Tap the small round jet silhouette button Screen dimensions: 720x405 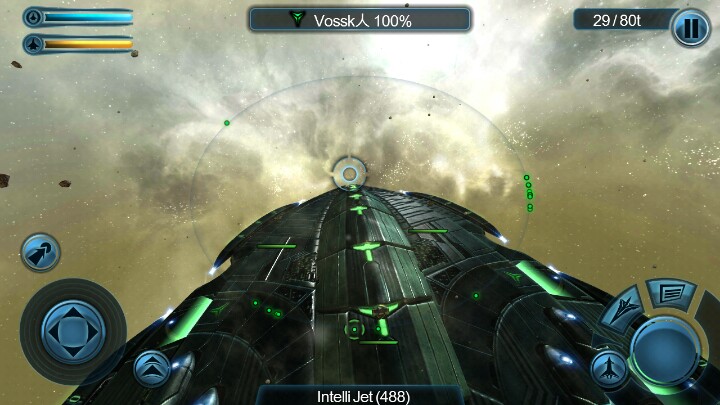coord(609,369)
